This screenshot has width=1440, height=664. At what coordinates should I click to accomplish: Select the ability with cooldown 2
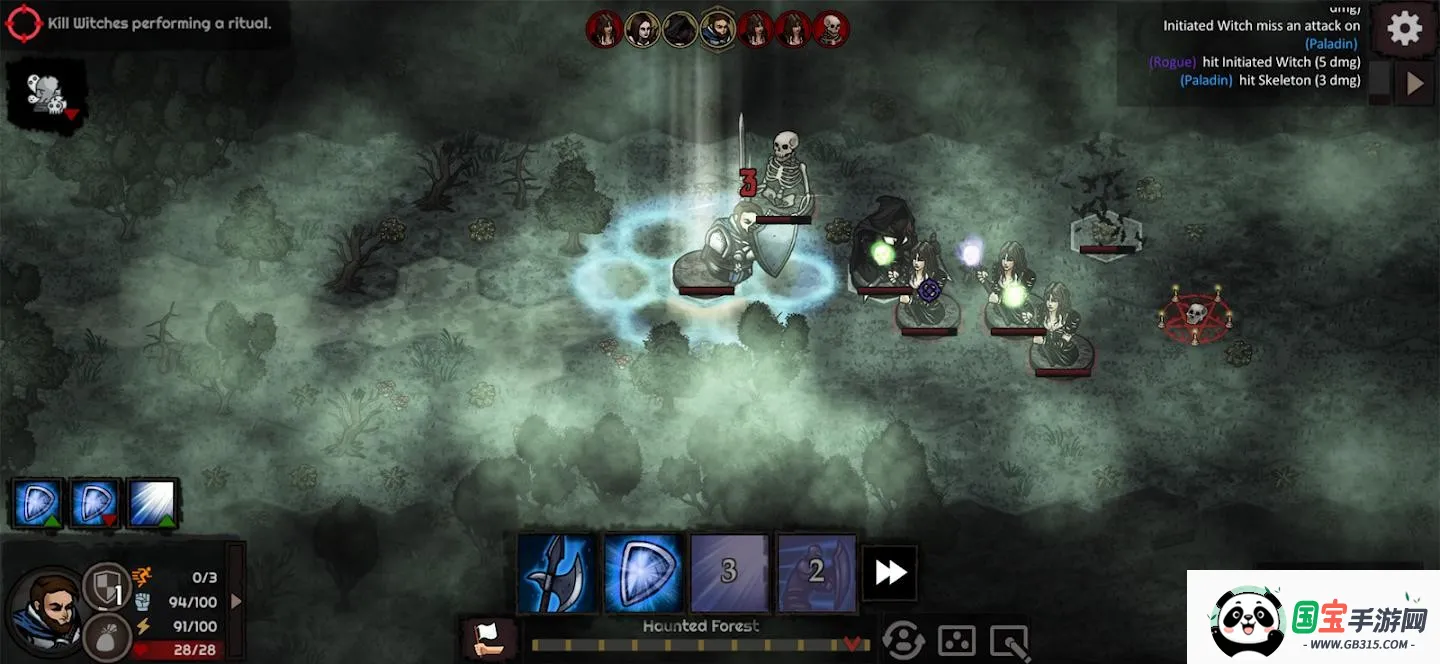(816, 572)
